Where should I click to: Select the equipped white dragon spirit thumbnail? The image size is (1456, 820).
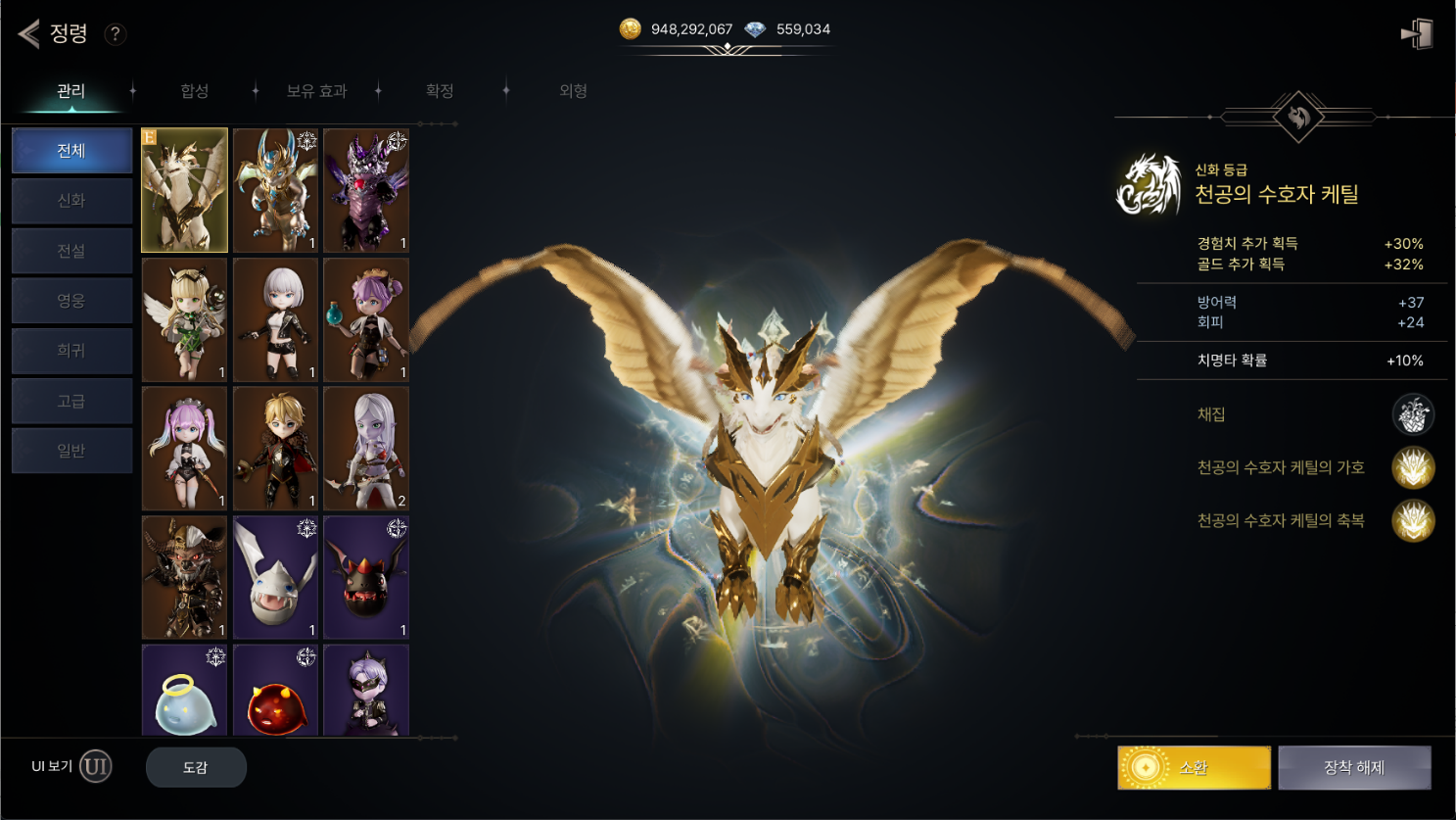point(184,190)
